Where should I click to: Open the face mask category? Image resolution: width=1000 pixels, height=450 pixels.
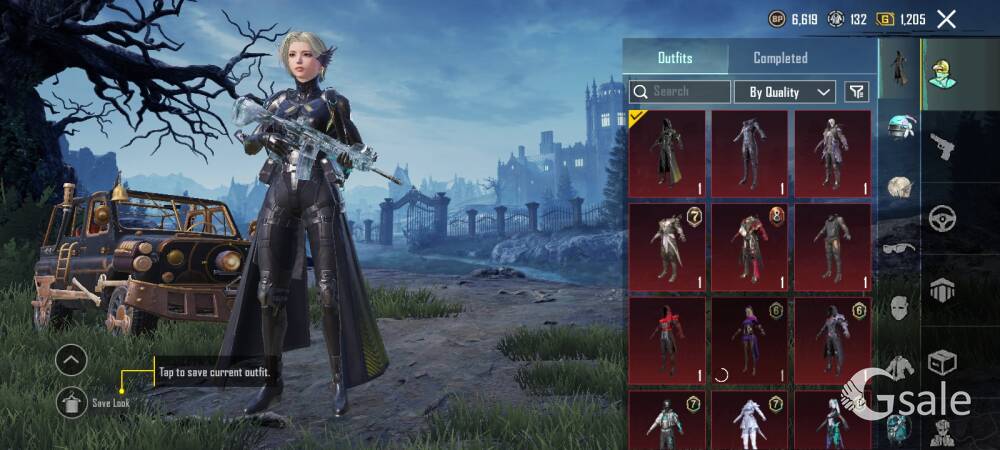(900, 308)
